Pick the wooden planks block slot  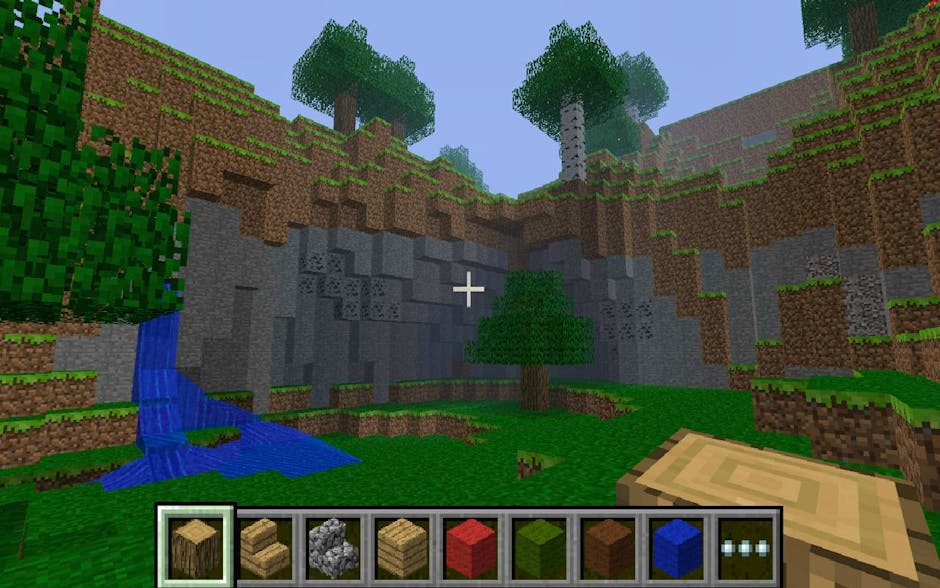pyautogui.click(x=403, y=546)
